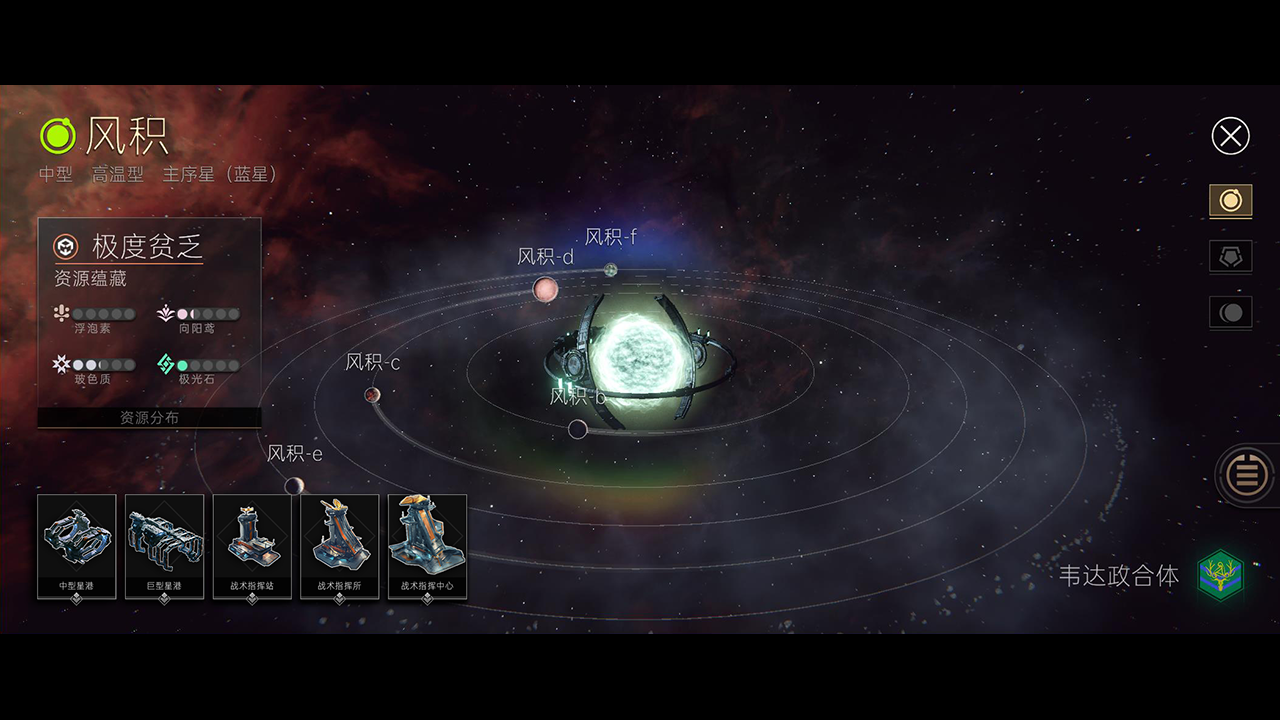Select the 战术指挥中心 building card

click(427, 546)
